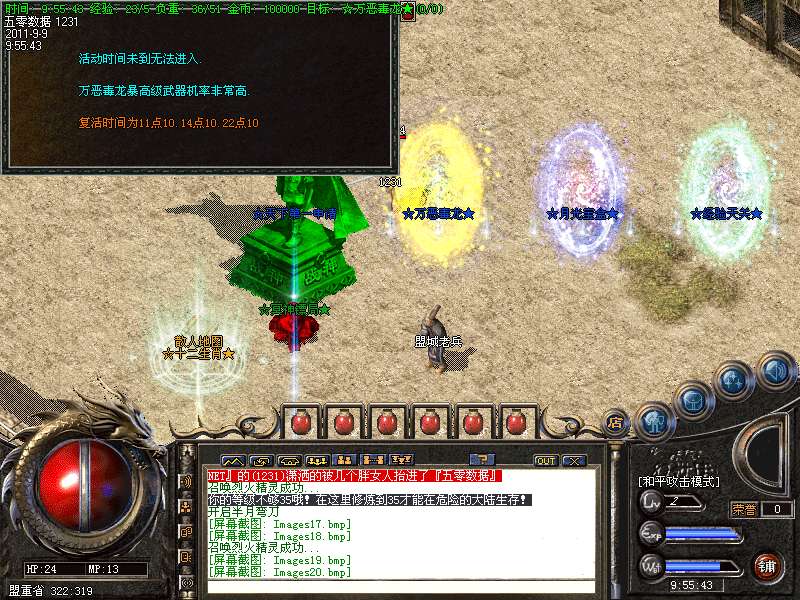This screenshot has width=800, height=600.
Task: Open the bag inventory icon
Action: 694,400
